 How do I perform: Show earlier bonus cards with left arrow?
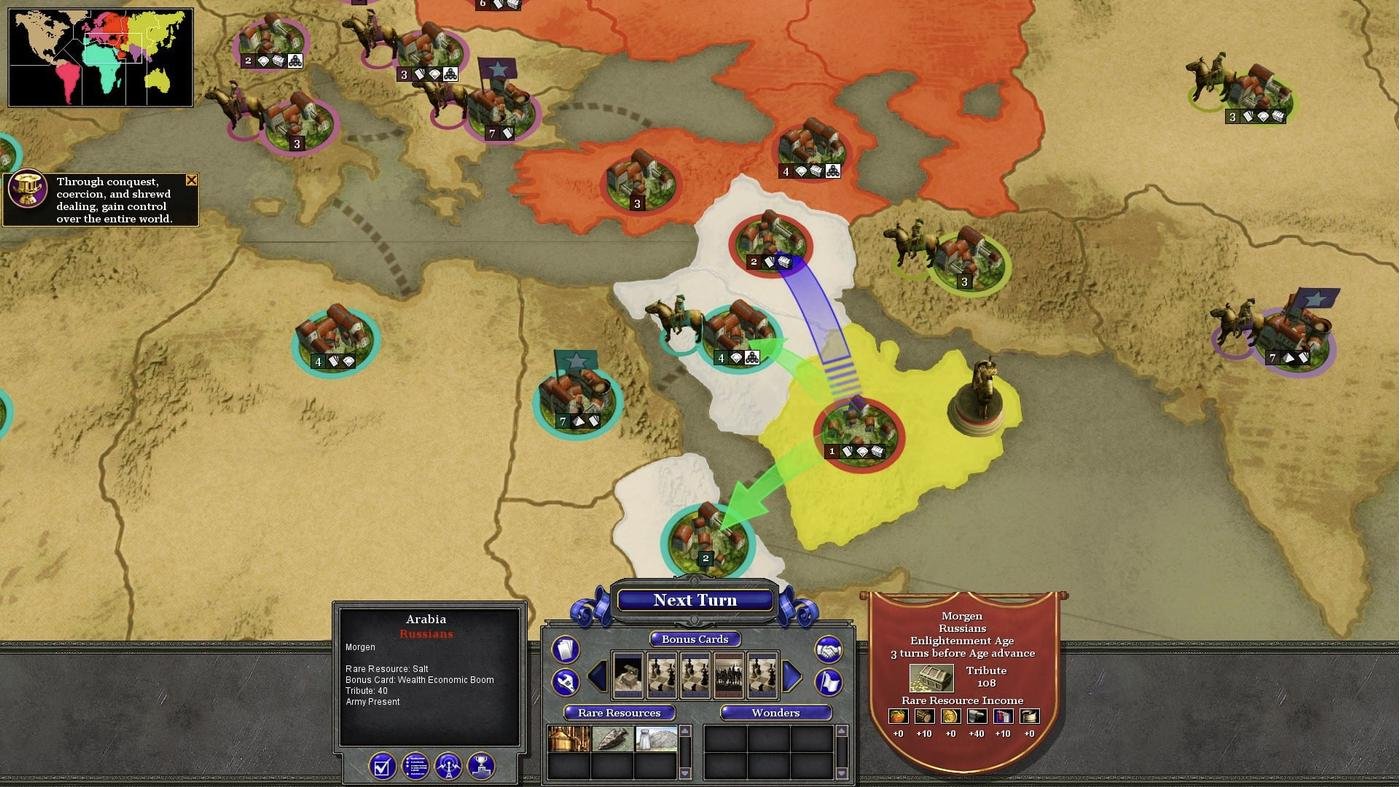tap(597, 677)
